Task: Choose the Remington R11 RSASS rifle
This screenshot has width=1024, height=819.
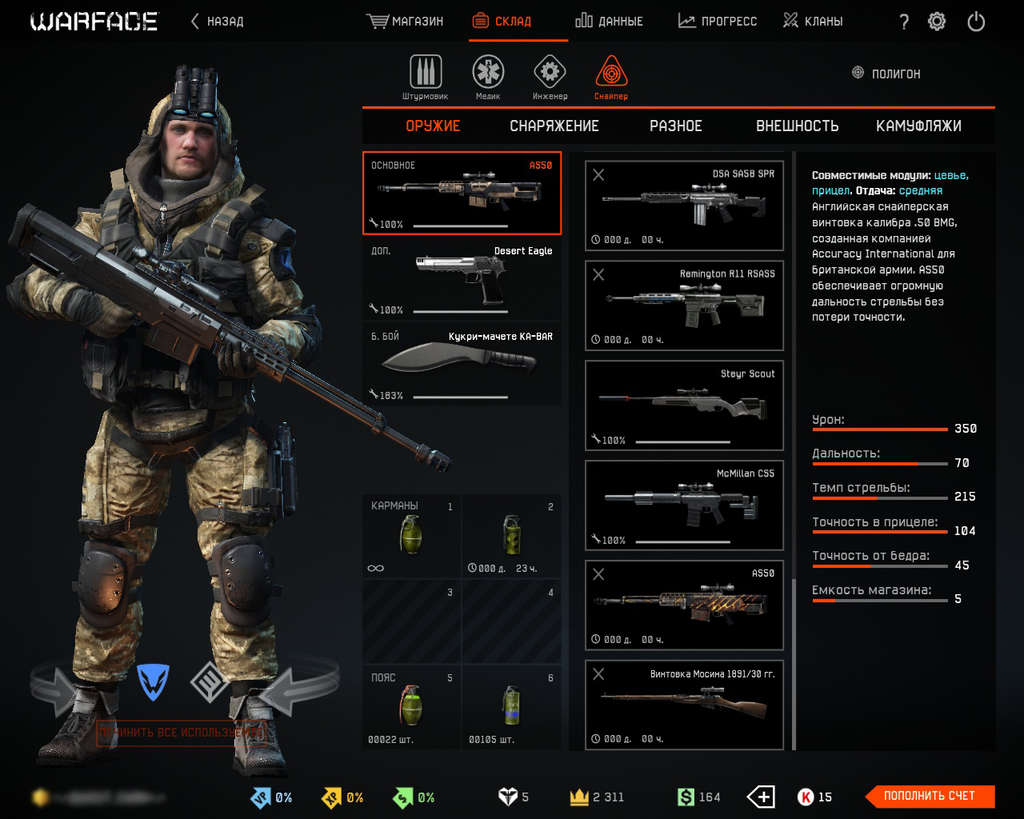Action: (x=684, y=304)
